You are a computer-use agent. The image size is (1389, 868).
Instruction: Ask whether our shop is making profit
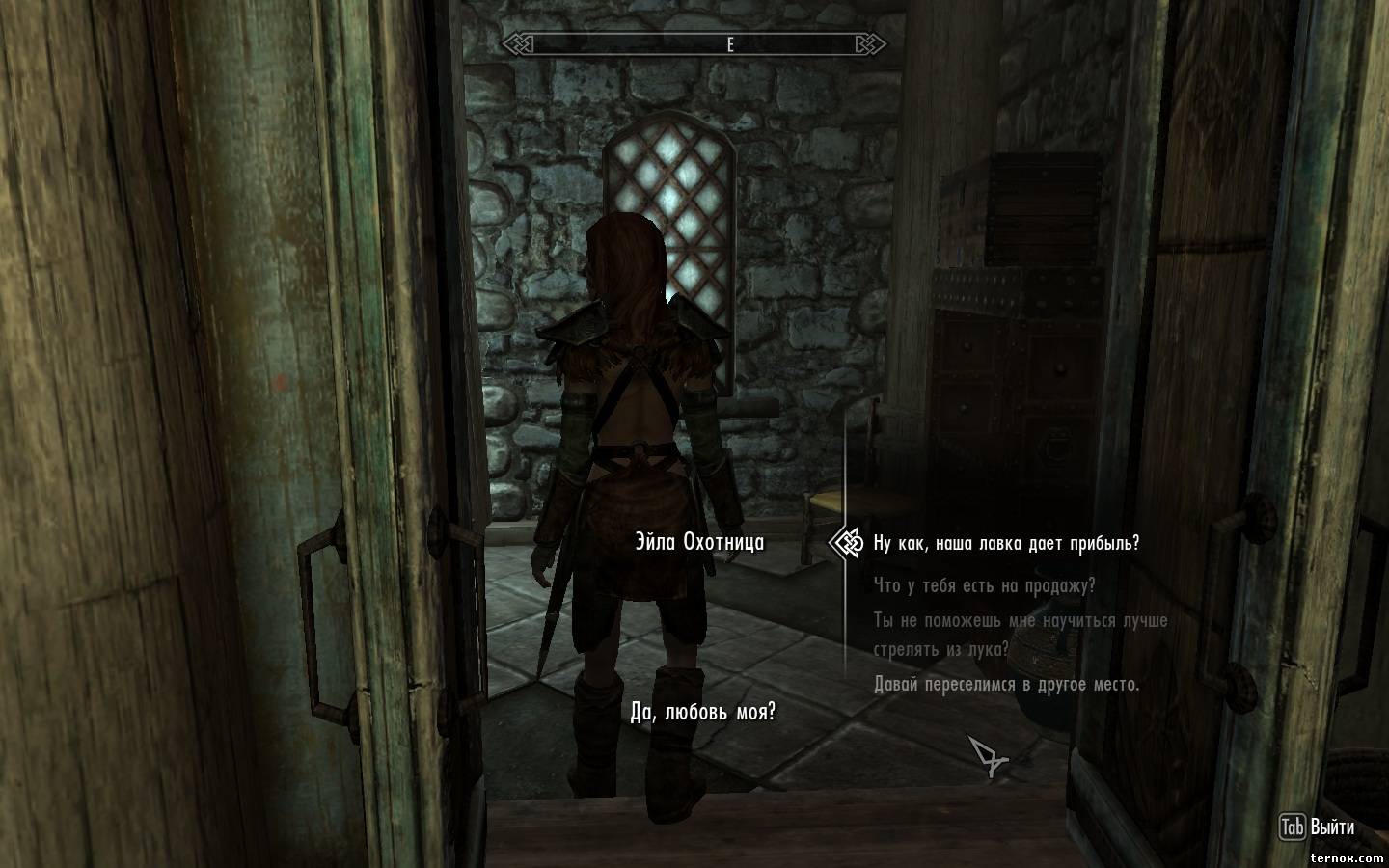click(1006, 544)
